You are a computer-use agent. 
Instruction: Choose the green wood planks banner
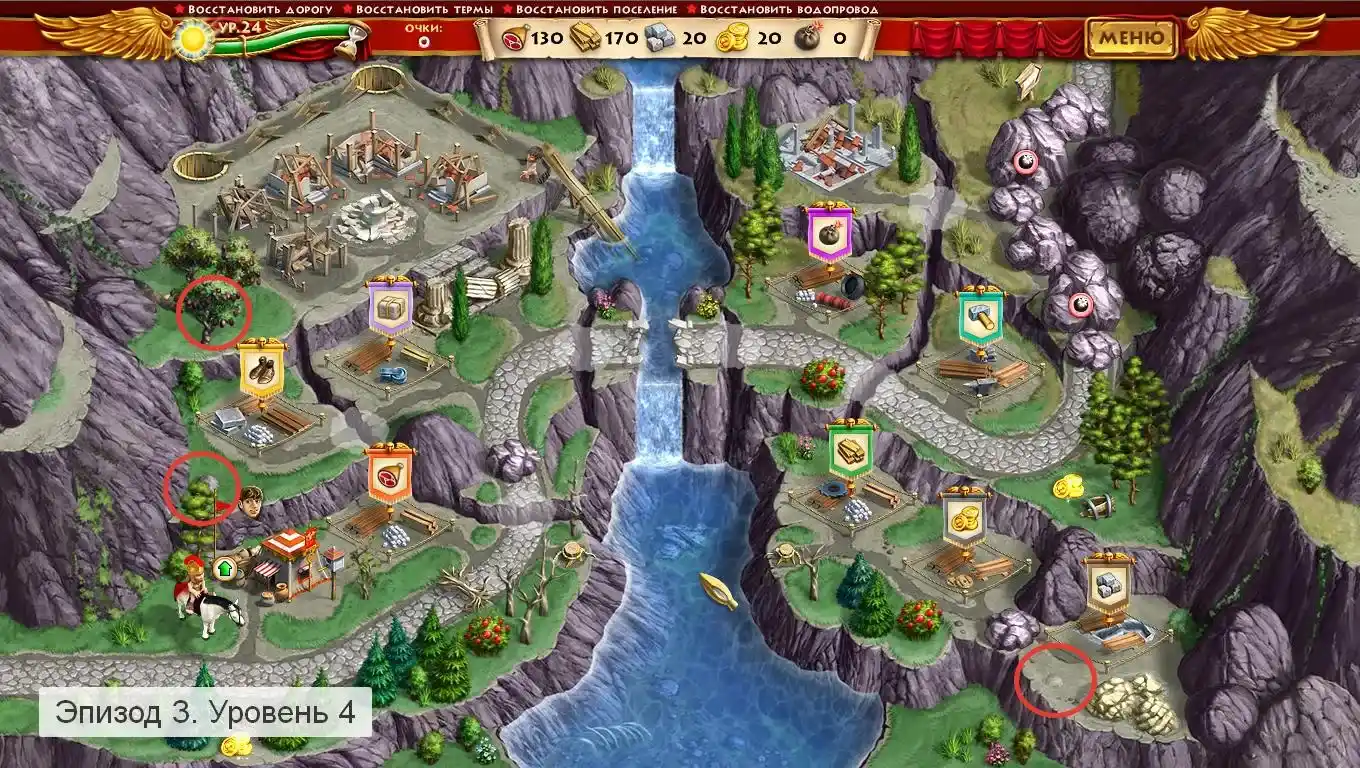(x=851, y=449)
